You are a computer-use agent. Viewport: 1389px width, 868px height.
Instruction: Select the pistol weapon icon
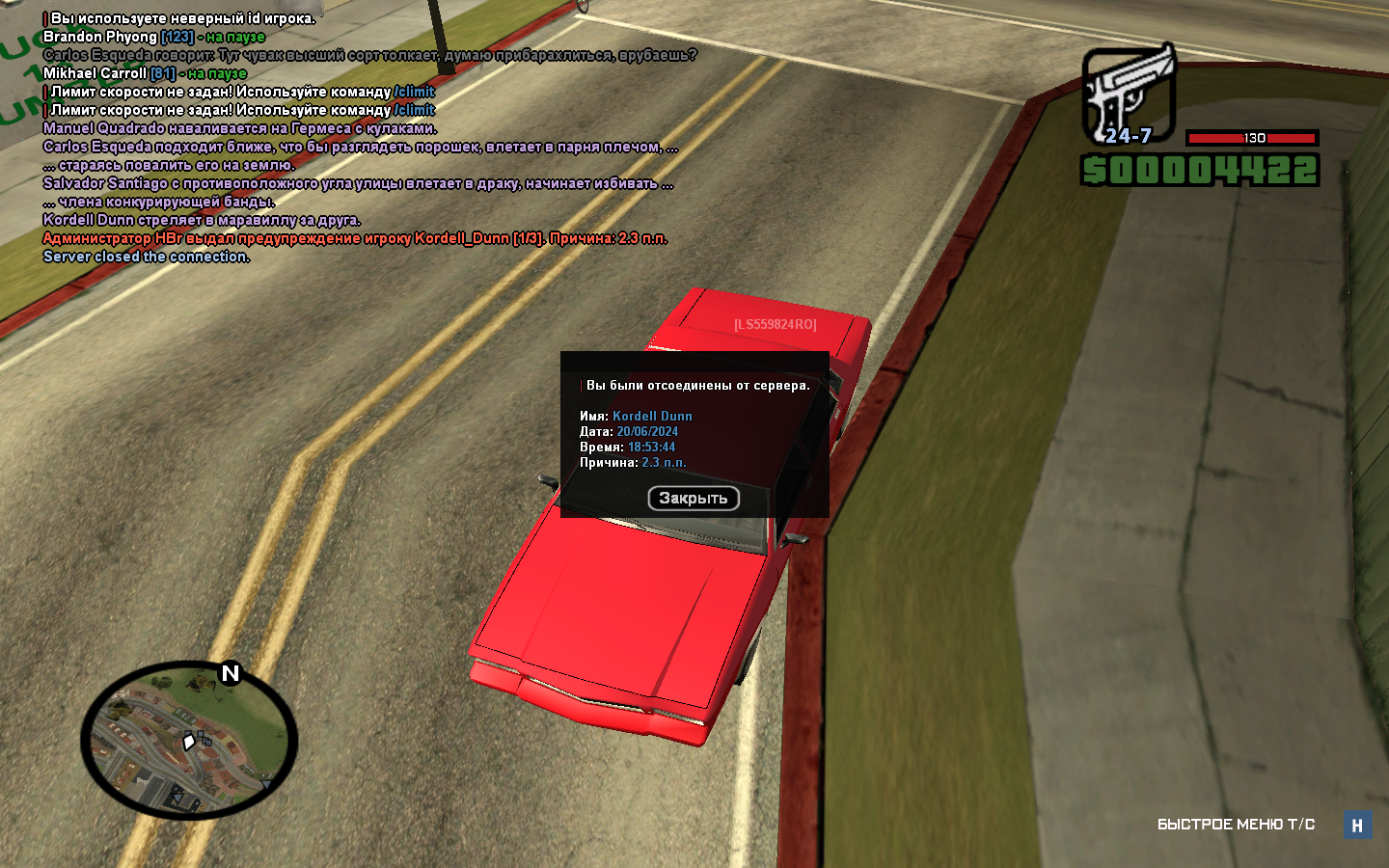pyautogui.click(x=1129, y=92)
